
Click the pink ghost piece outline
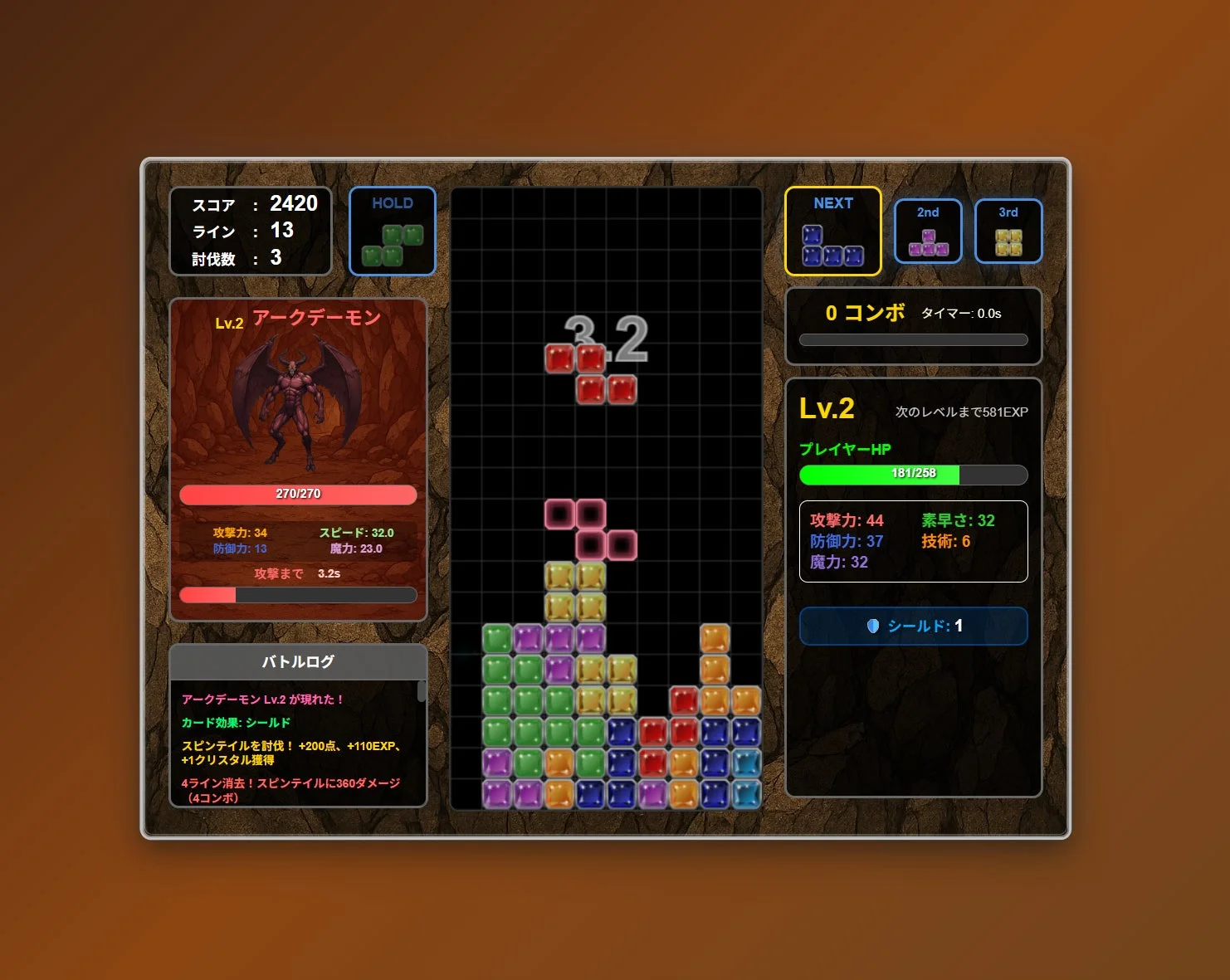589,529
